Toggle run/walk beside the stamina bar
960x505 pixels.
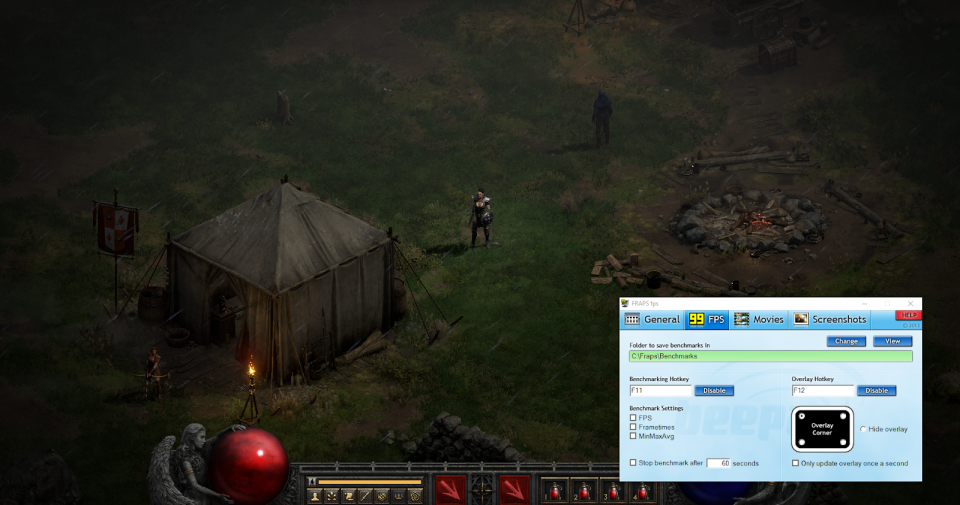point(312,482)
